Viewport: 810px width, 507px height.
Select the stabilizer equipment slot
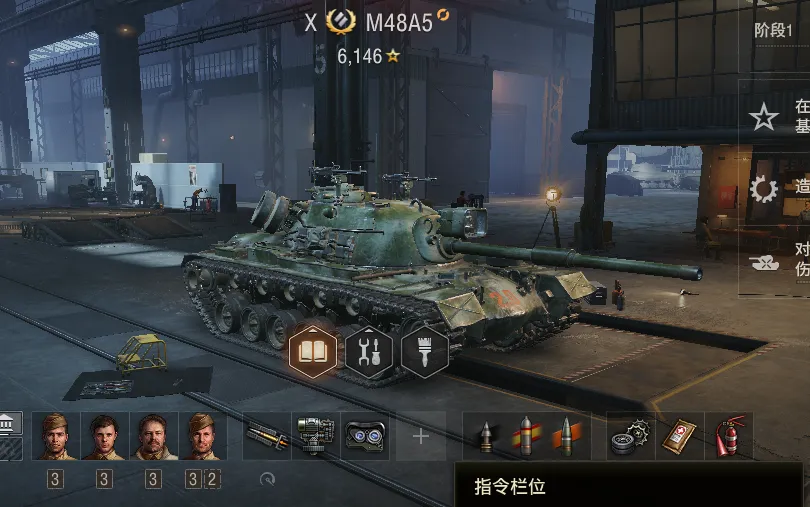(x=316, y=436)
